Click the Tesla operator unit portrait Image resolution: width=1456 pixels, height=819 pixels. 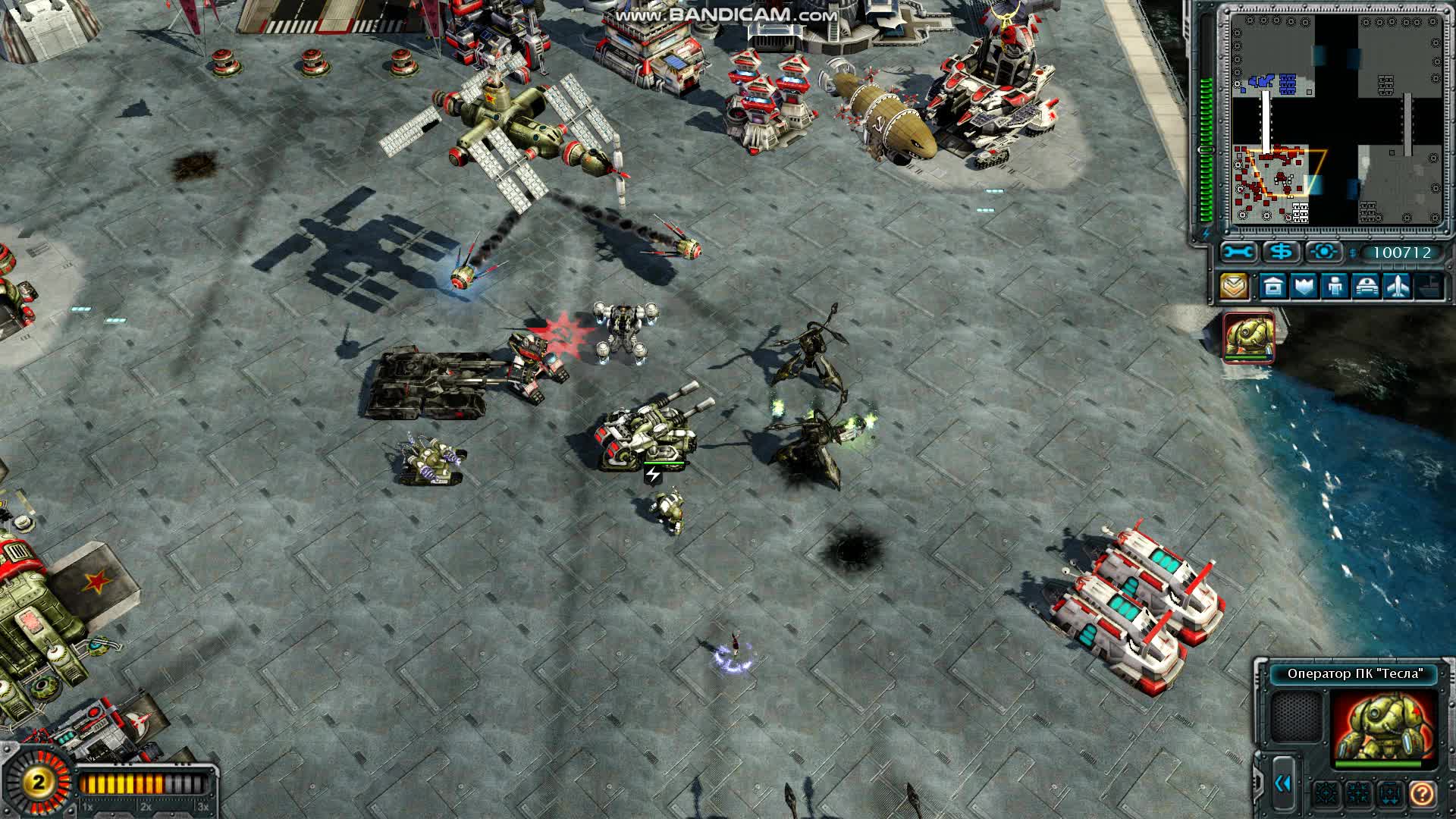pos(1383,726)
